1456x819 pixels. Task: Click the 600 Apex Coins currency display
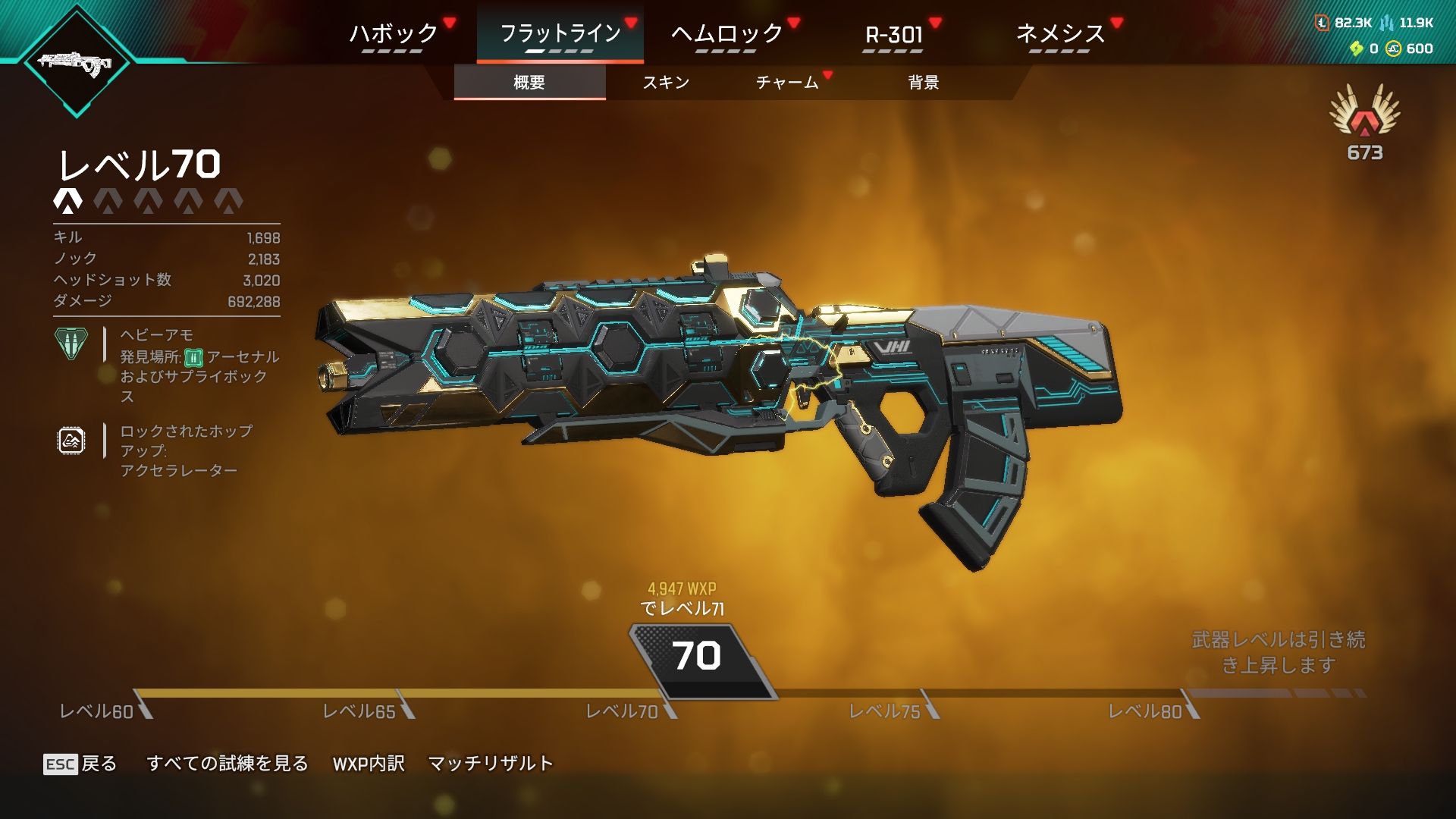(x=1410, y=49)
